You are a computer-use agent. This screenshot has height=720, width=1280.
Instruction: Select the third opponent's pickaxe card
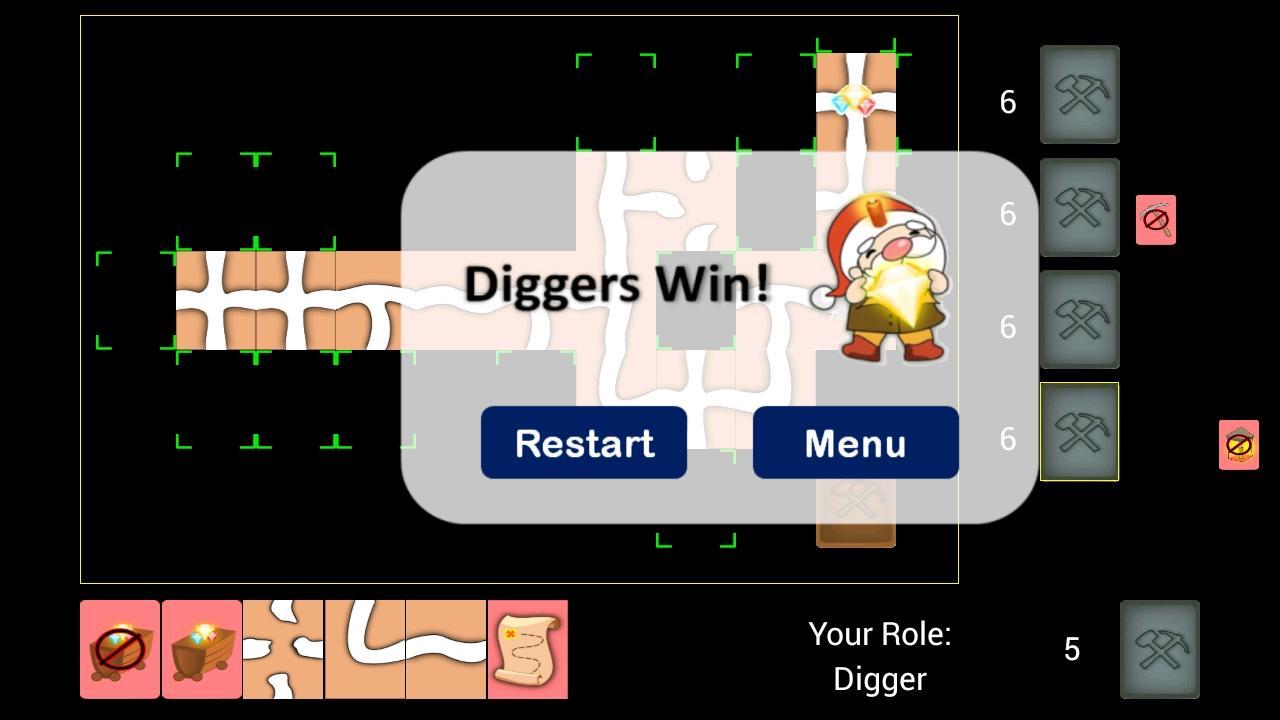click(1080, 319)
